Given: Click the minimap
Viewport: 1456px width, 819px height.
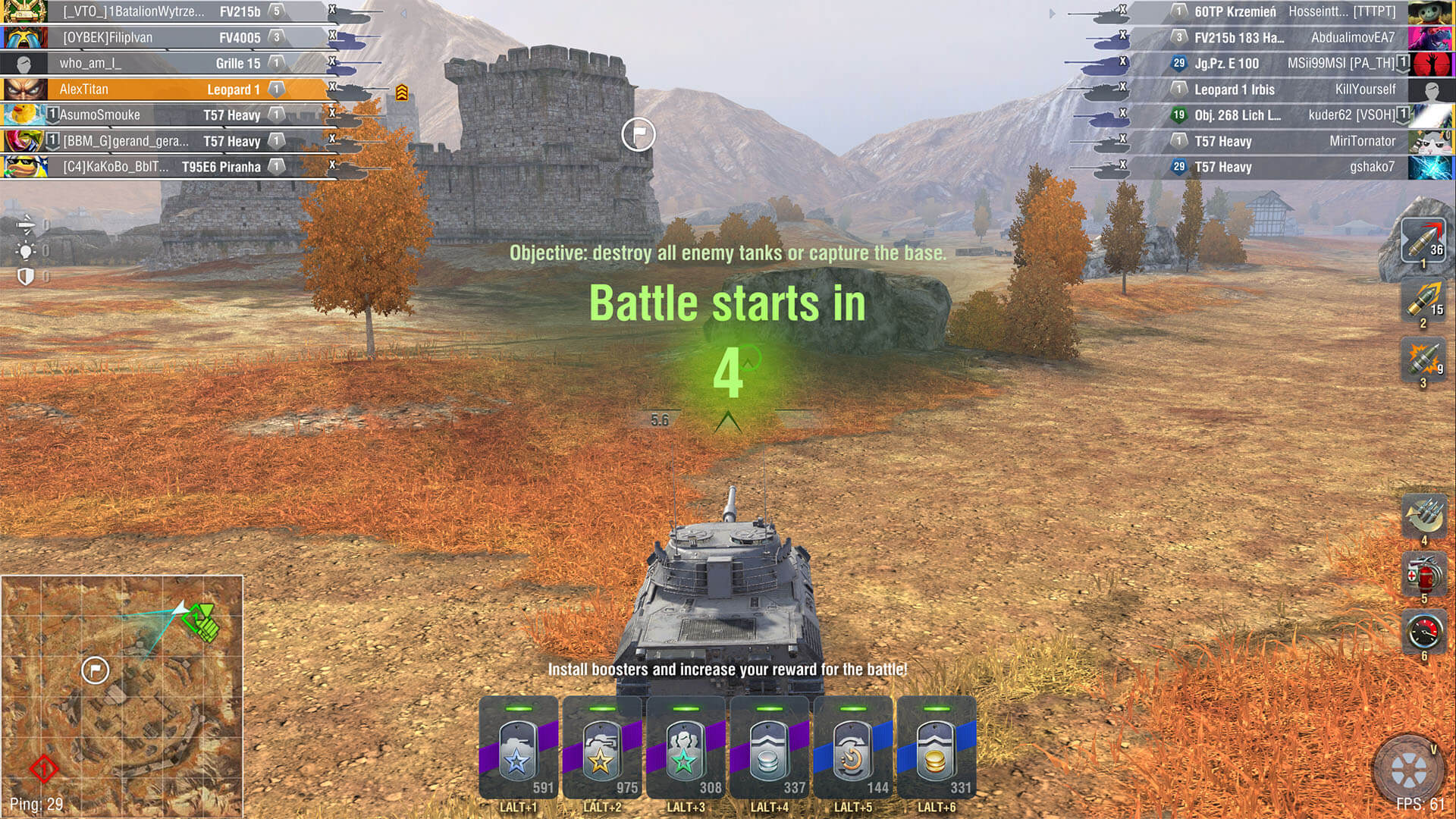Looking at the screenshot, I should (x=122, y=695).
